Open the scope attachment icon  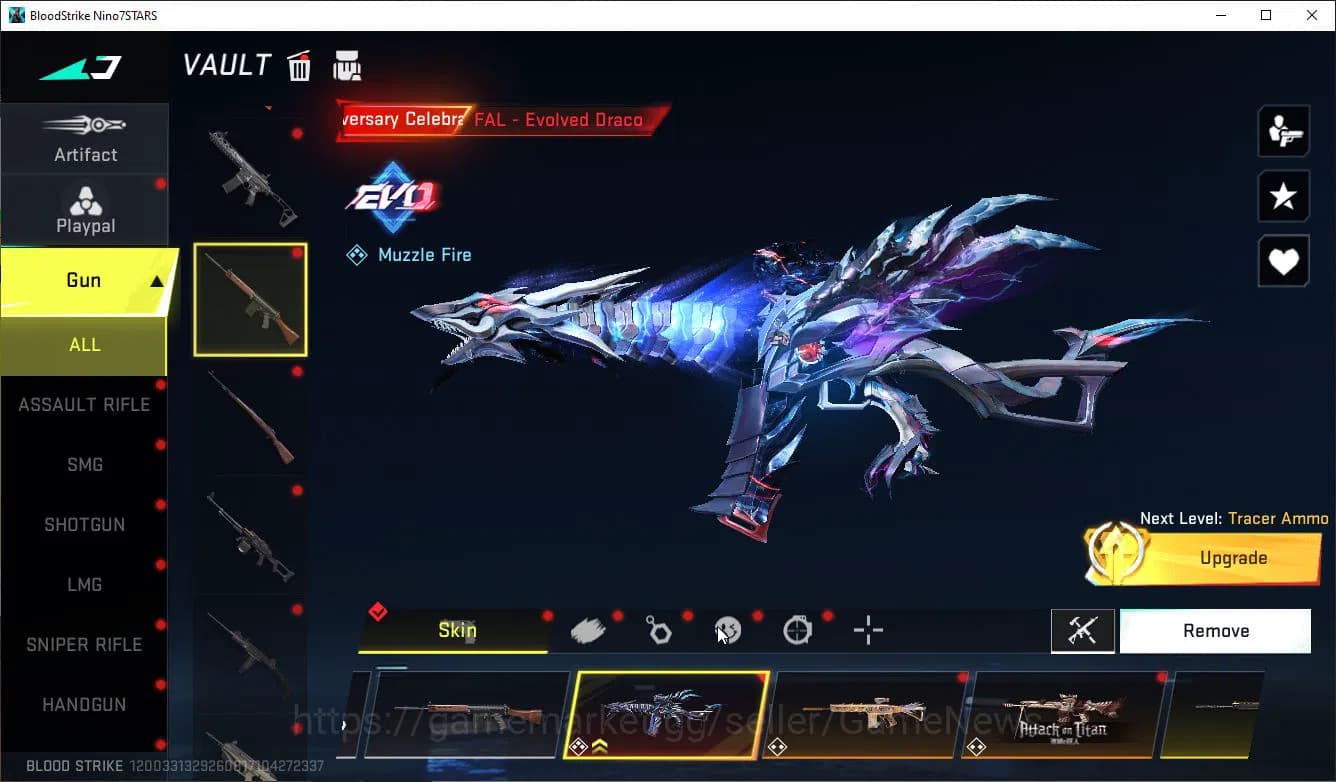pos(797,629)
